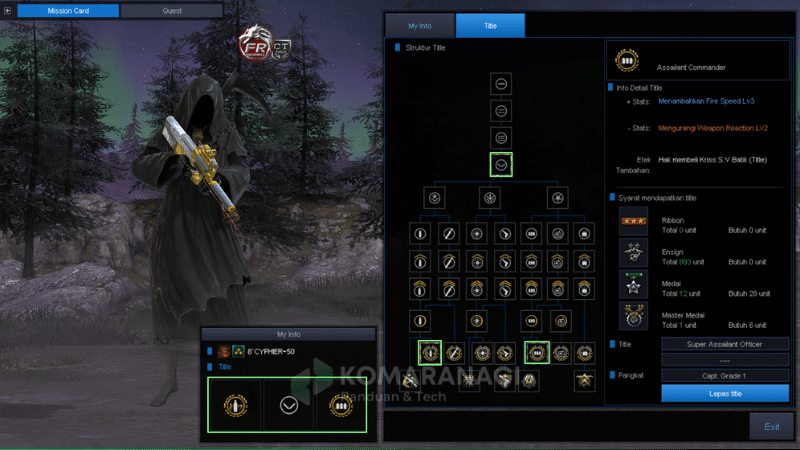
Task: Click the Master Medal requirement icon
Action: [632, 316]
